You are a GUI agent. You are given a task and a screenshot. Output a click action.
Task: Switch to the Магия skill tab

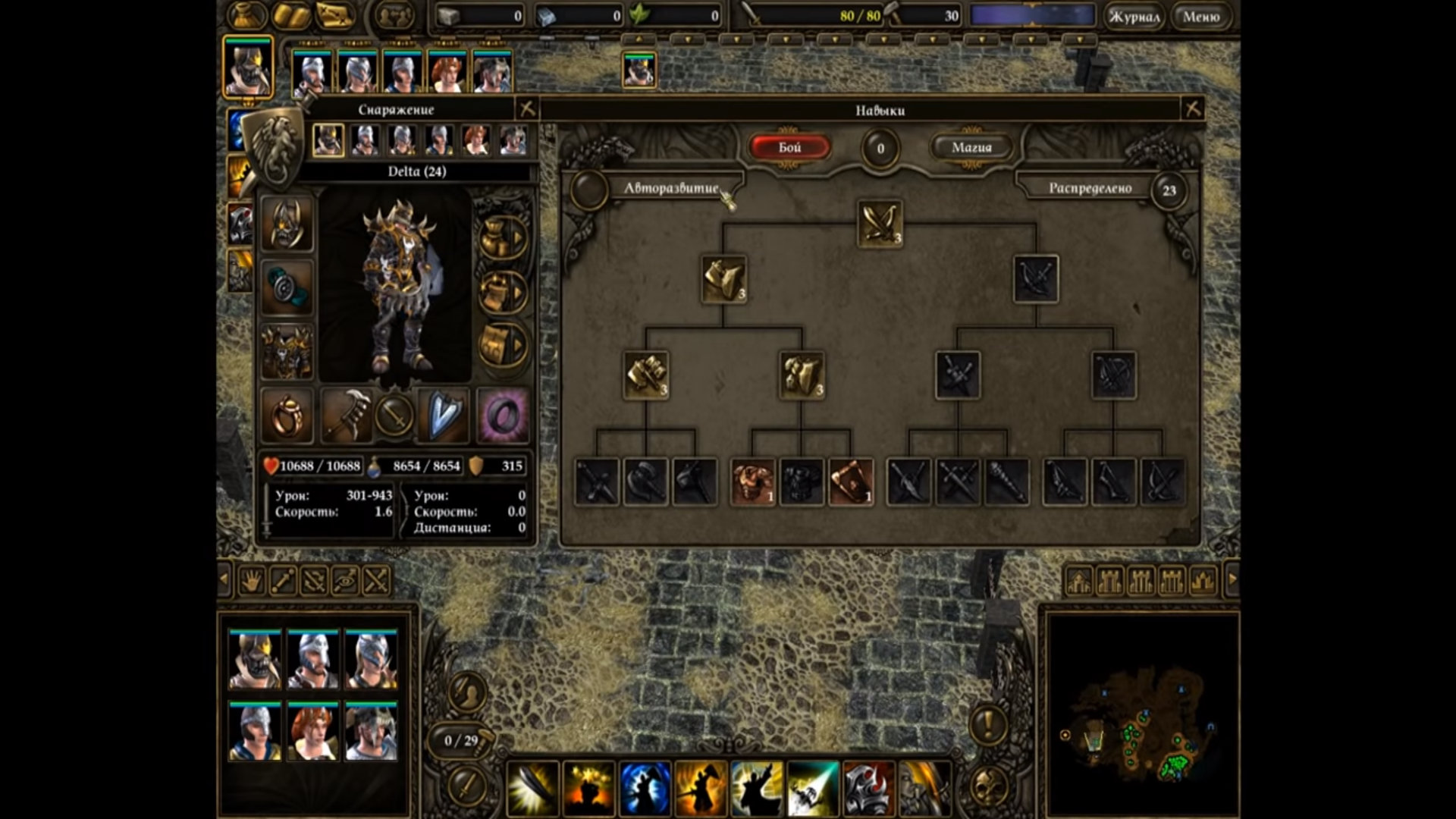pos(971,147)
